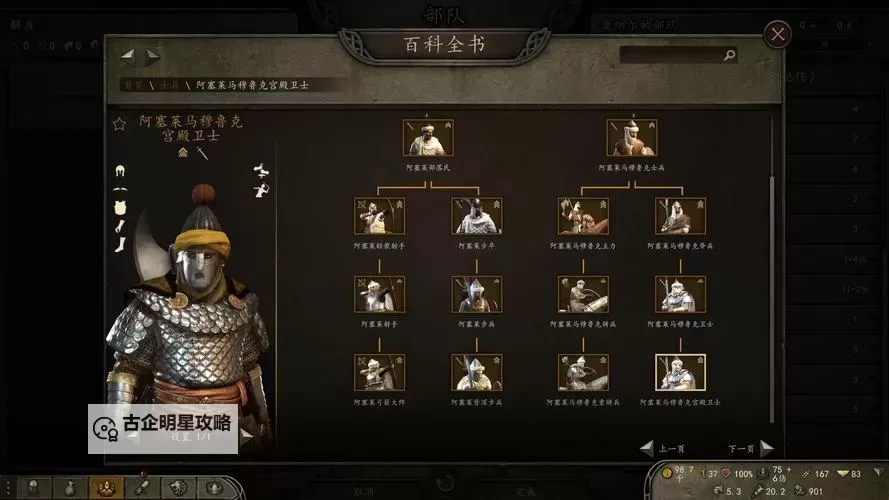The height and width of the screenshot is (500, 889).
Task: Show the 阿塞莱马穆鲁克重骑兵 troop
Action: click(x=583, y=372)
